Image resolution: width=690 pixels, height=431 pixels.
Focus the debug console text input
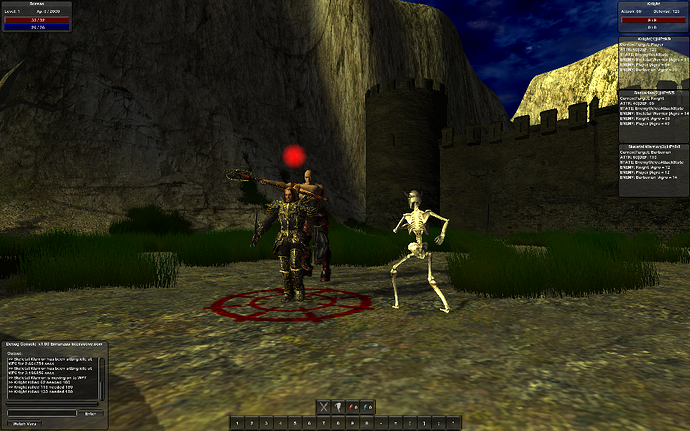point(41,411)
